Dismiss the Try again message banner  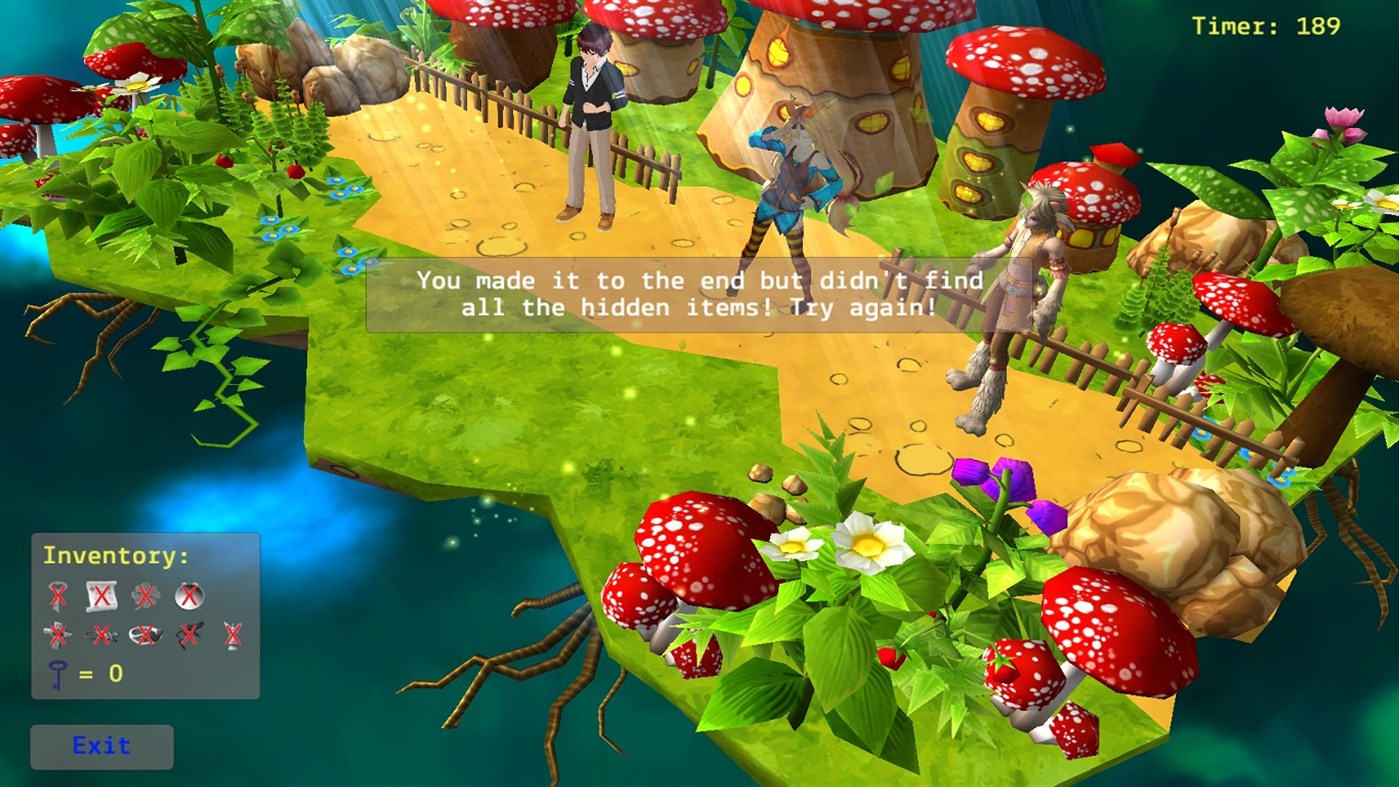(x=678, y=294)
